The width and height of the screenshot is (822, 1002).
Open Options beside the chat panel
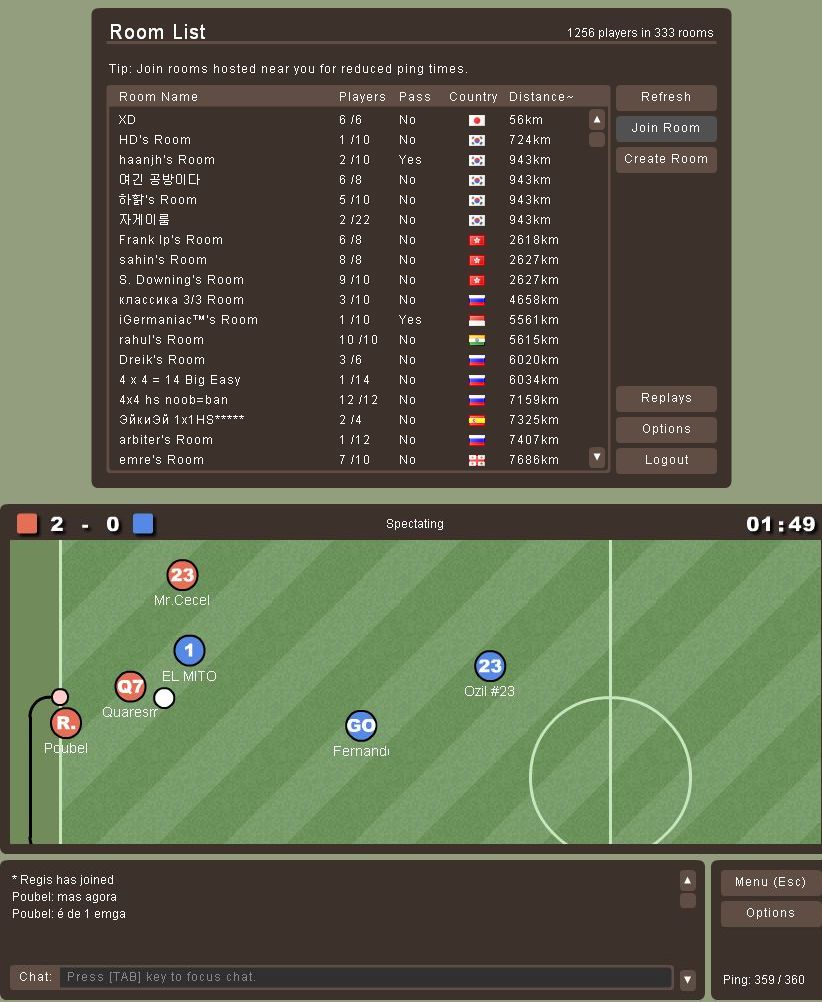(769, 913)
